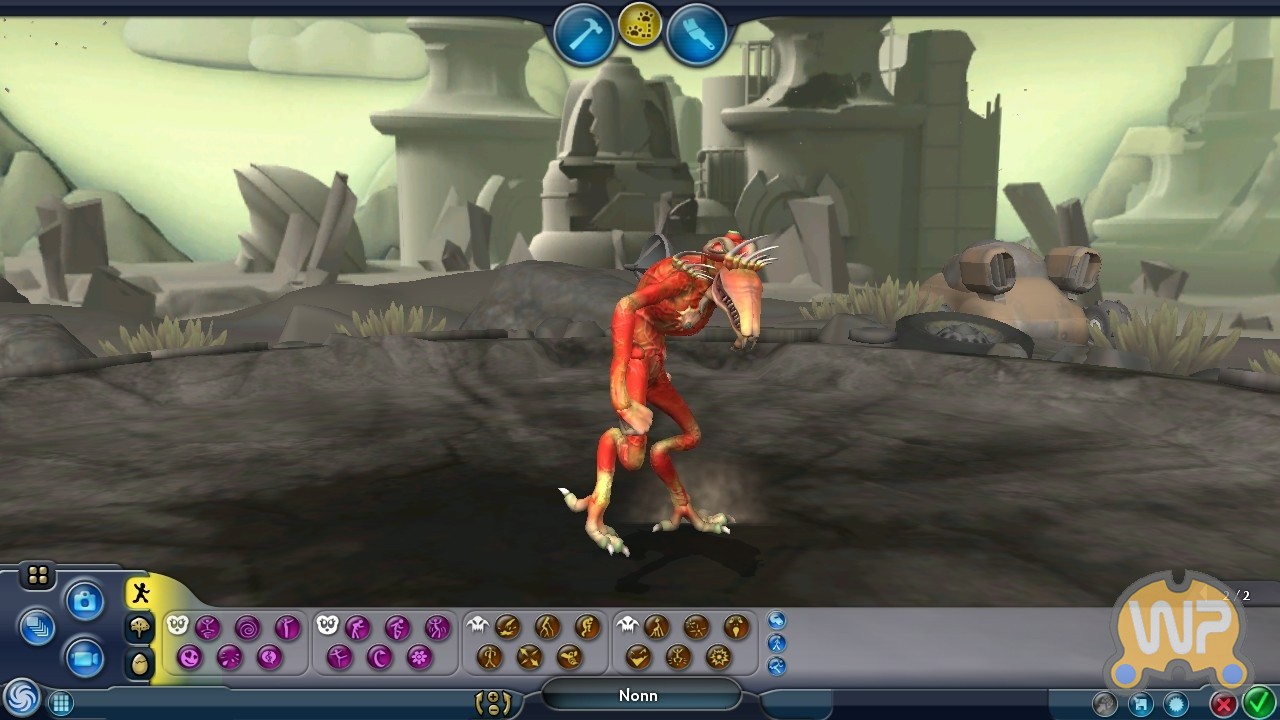Click the stacked backgrounds button

coord(37,627)
